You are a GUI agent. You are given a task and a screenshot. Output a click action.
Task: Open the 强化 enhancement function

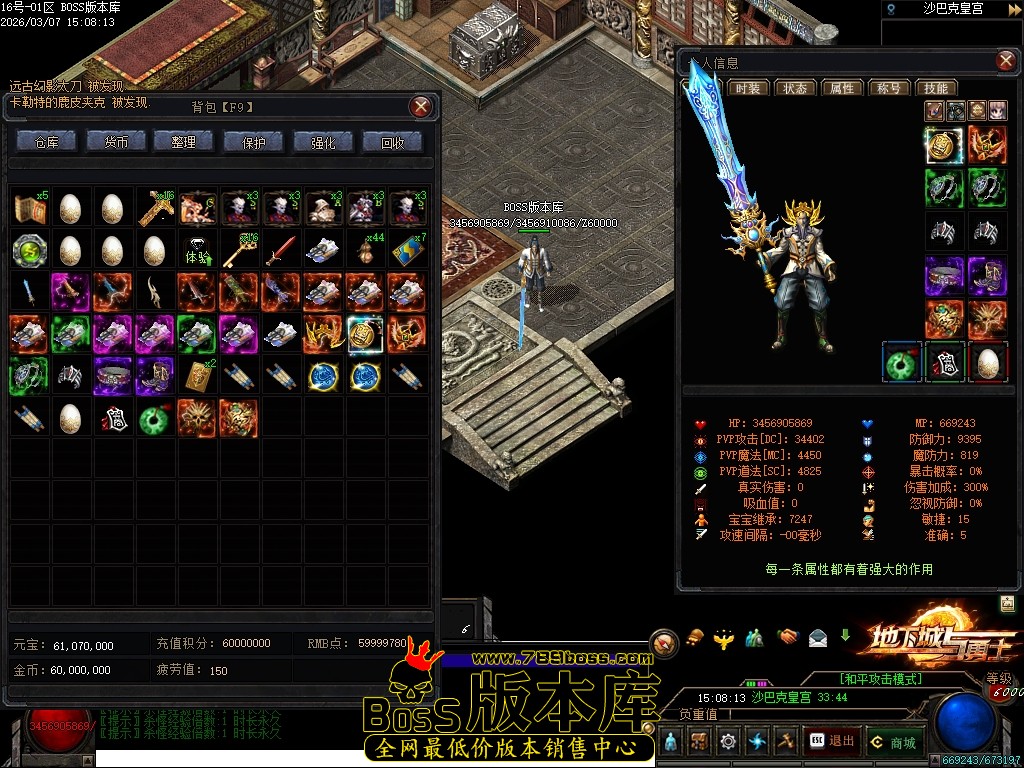point(323,142)
